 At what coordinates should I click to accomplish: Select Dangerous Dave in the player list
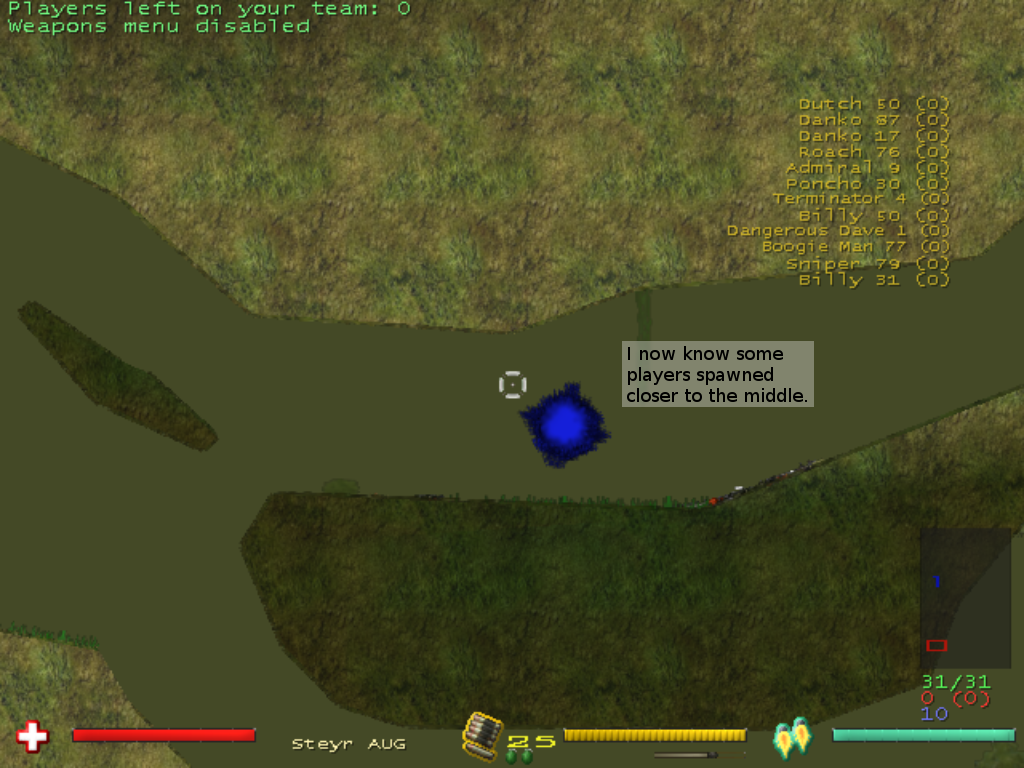838,231
